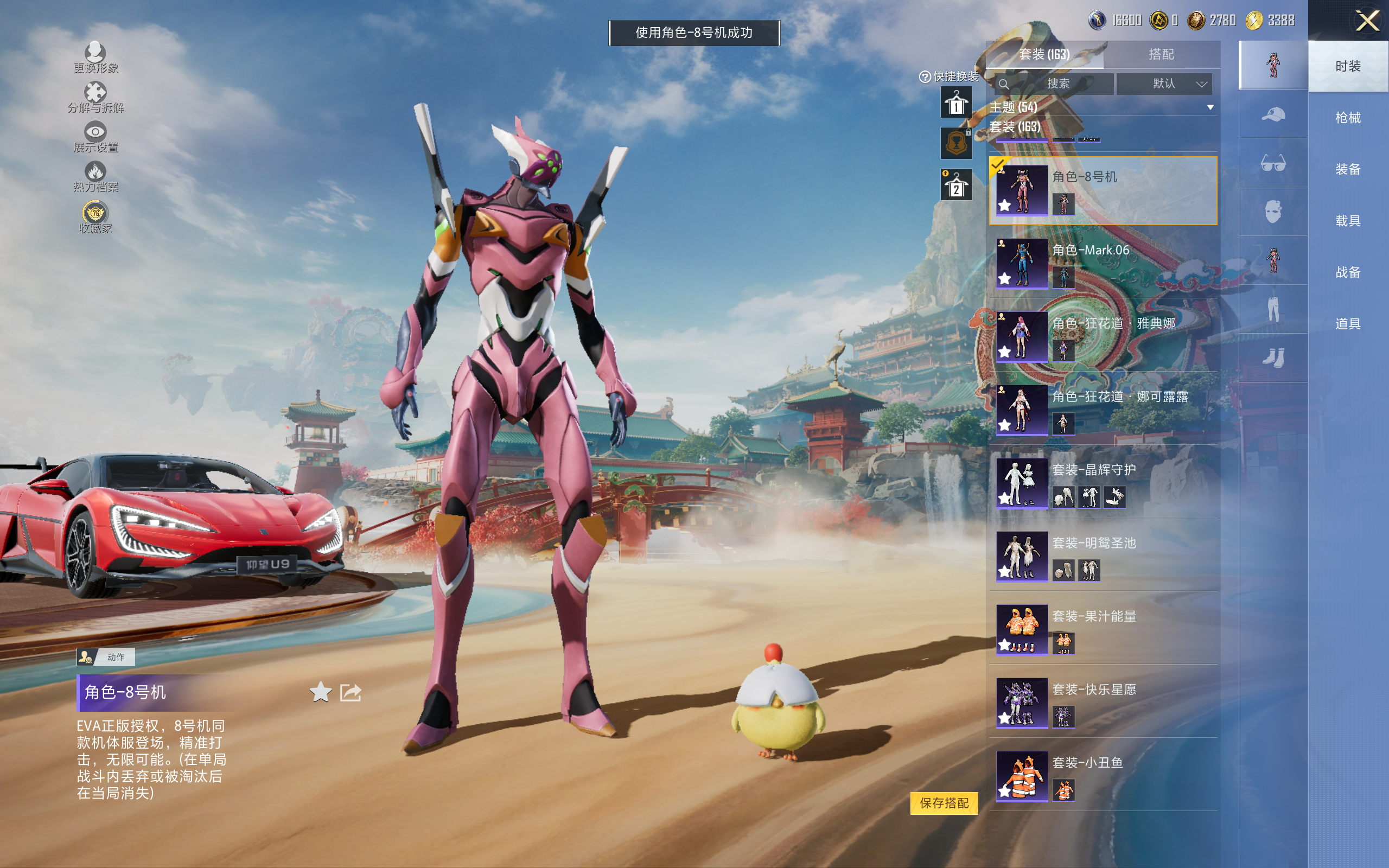1389x868 pixels.
Task: Select the 角色-Mark.06 outfit
Action: (x=1102, y=264)
